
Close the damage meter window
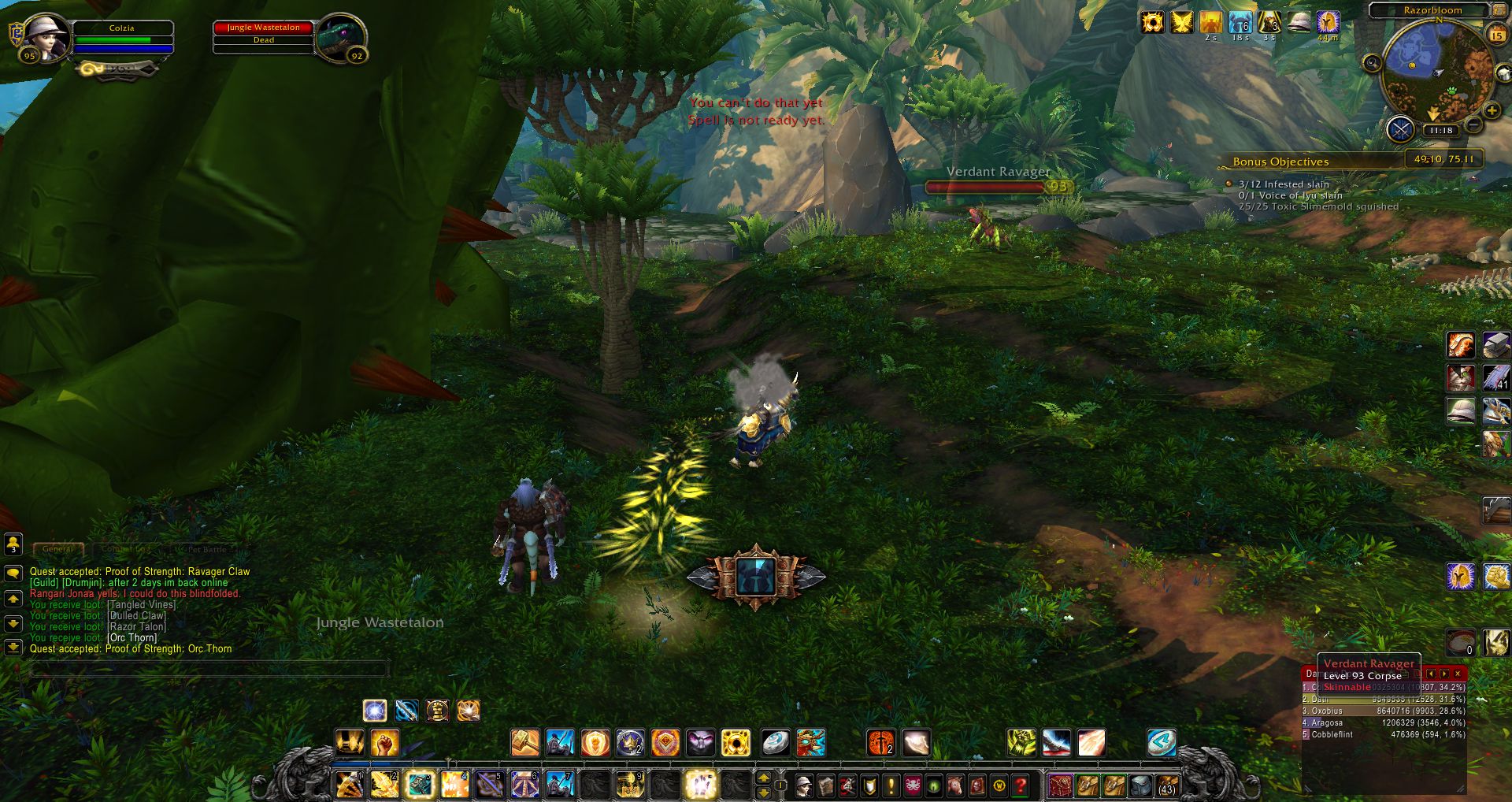pos(1458,674)
